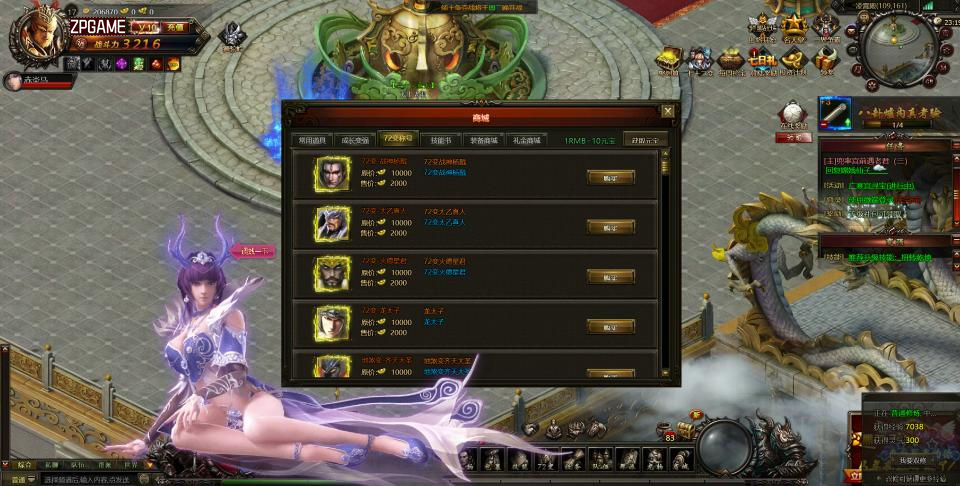The height and width of the screenshot is (486, 960).
Task: Open the 七日礼 seven-day gift icon
Action: click(762, 60)
